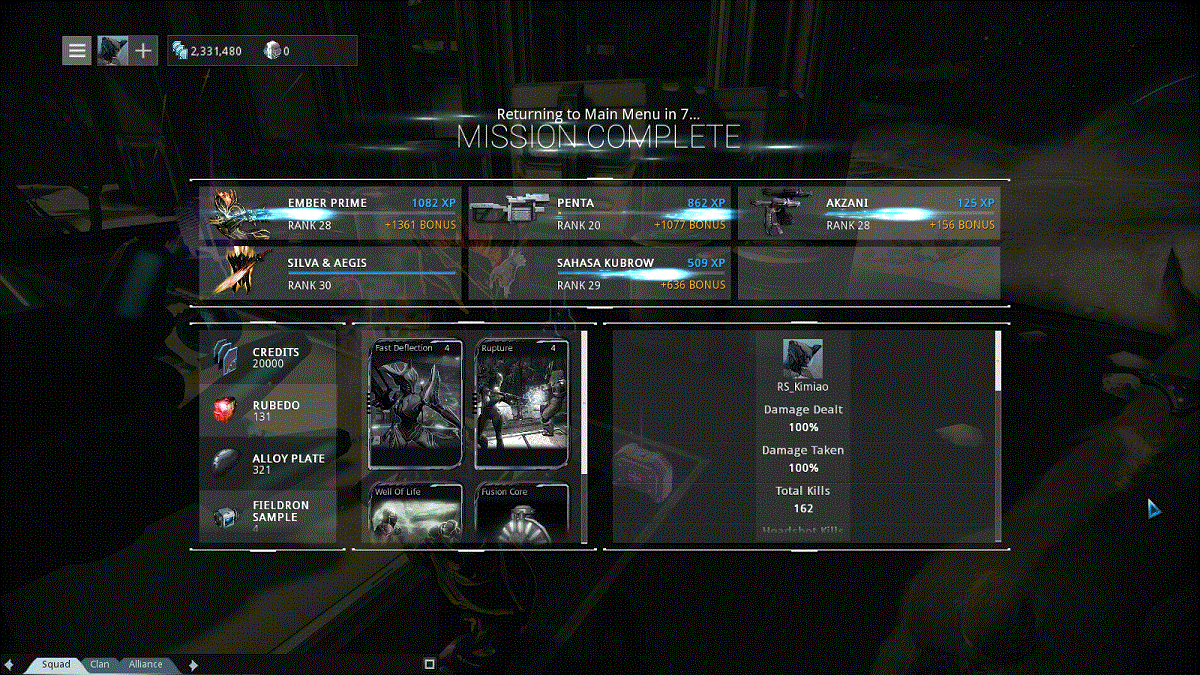The width and height of the screenshot is (1200, 675).
Task: Invite a squad member with plus button
Action: click(x=144, y=50)
